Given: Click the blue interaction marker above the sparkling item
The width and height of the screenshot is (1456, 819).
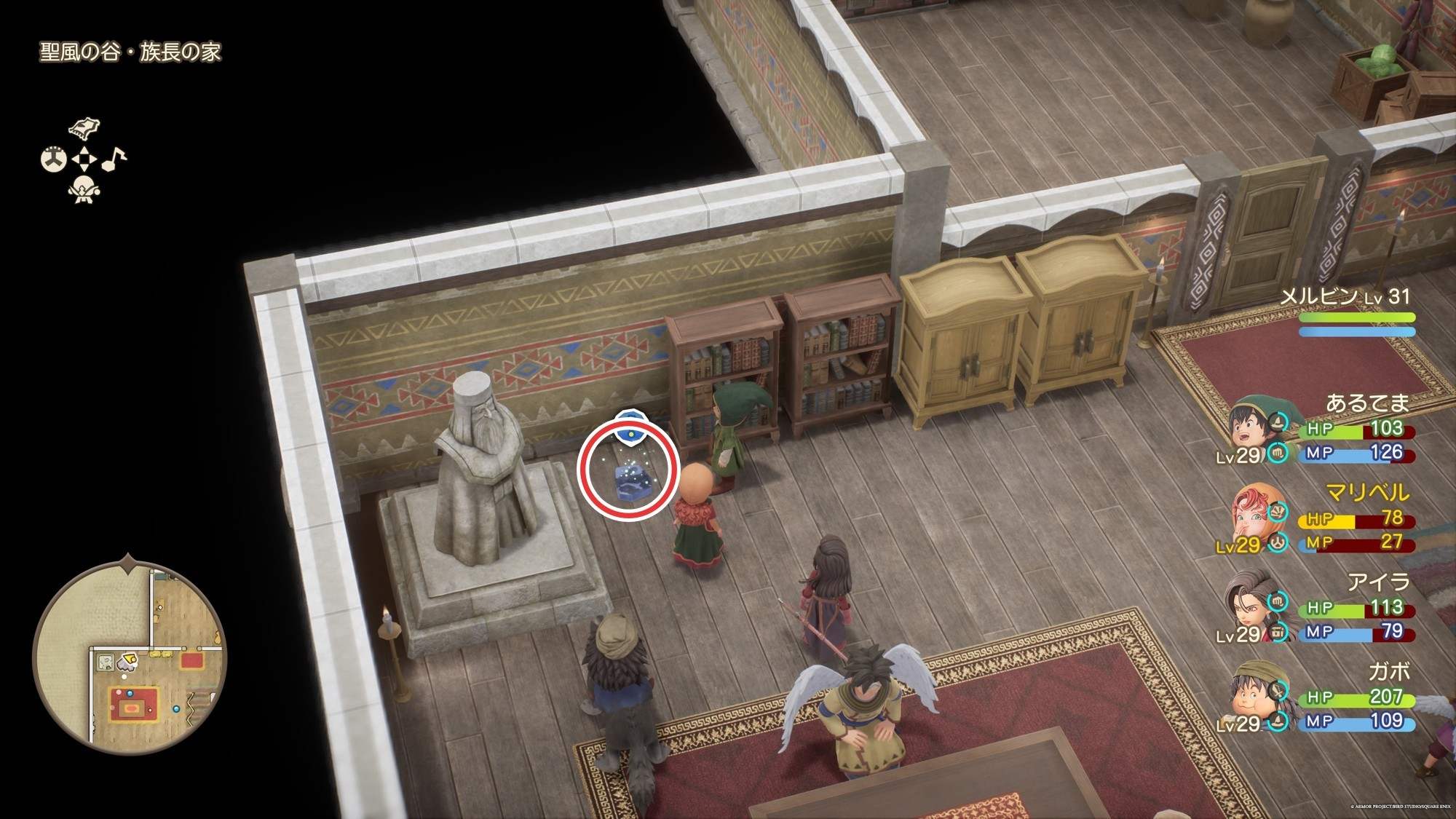Looking at the screenshot, I should coord(628,426).
